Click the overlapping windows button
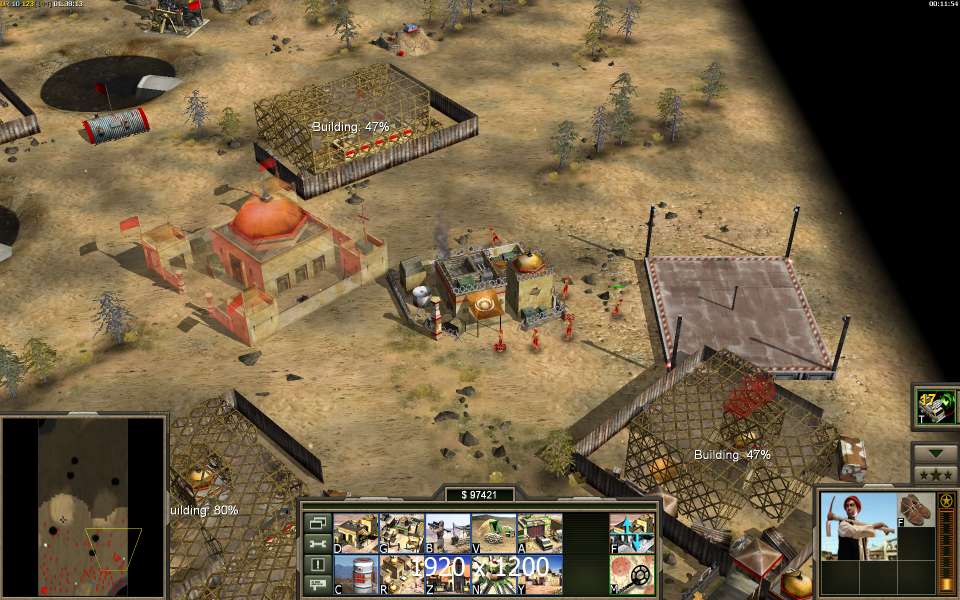The width and height of the screenshot is (960, 600). tap(317, 522)
